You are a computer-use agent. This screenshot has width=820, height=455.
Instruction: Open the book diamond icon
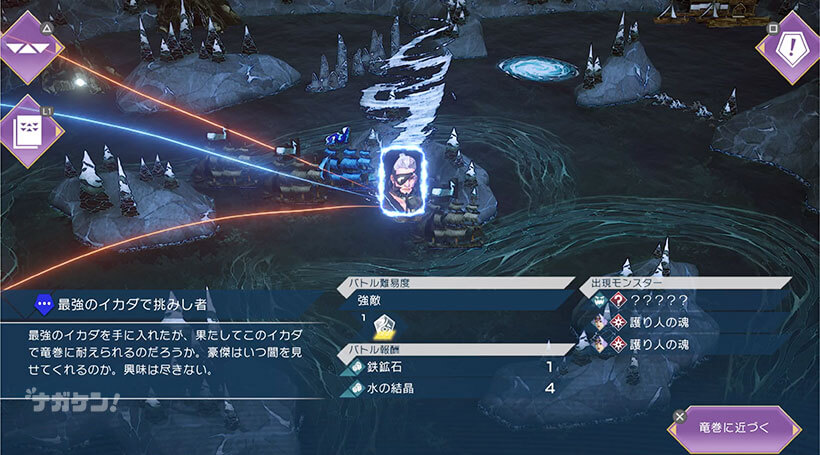coord(29,130)
